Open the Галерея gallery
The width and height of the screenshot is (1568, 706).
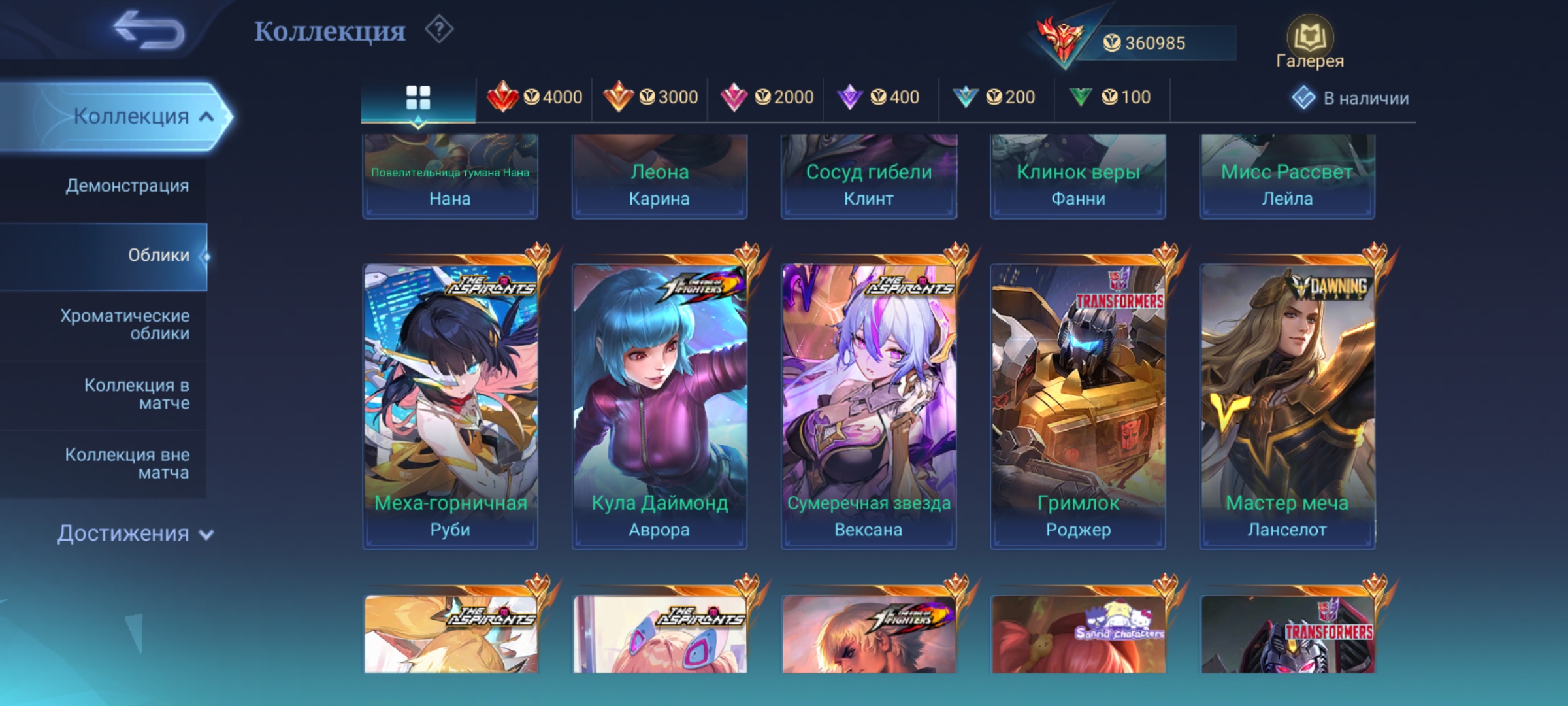pyautogui.click(x=1309, y=43)
